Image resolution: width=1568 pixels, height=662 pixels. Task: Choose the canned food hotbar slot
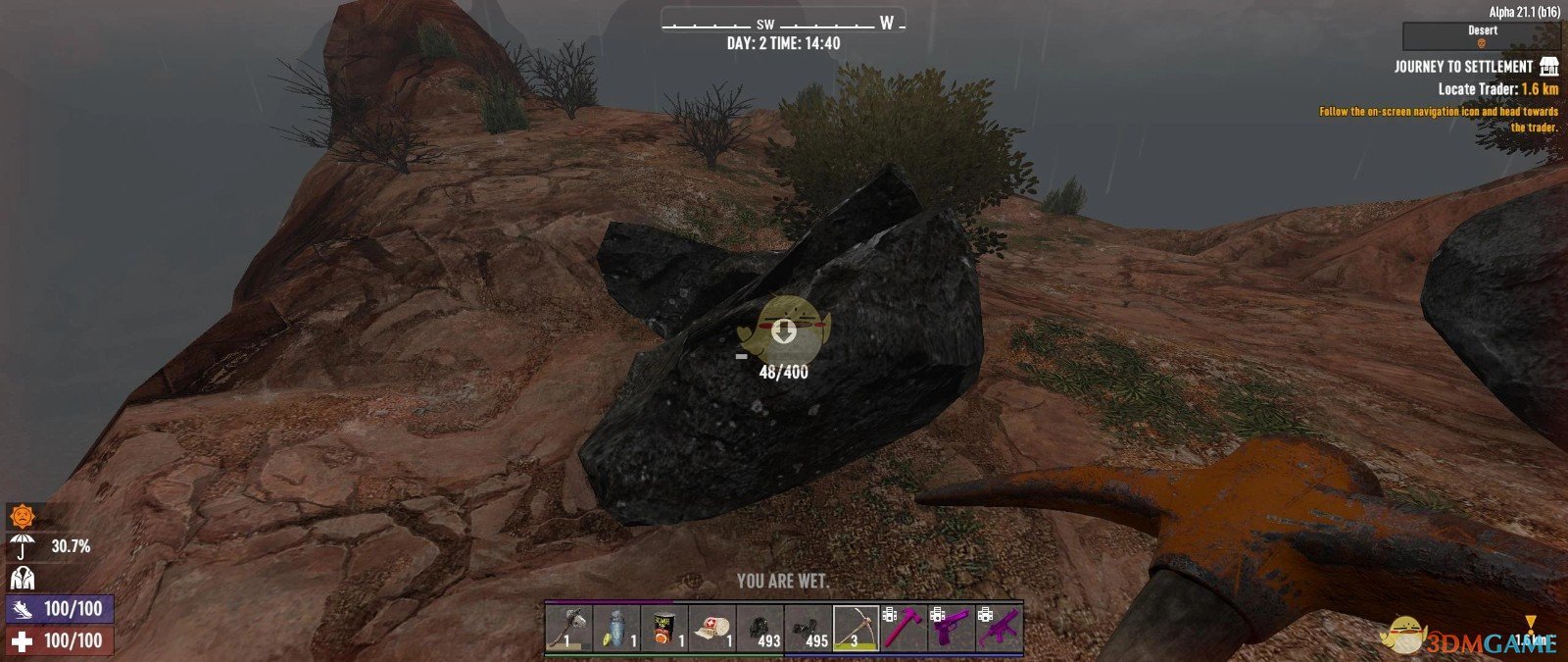tap(664, 628)
